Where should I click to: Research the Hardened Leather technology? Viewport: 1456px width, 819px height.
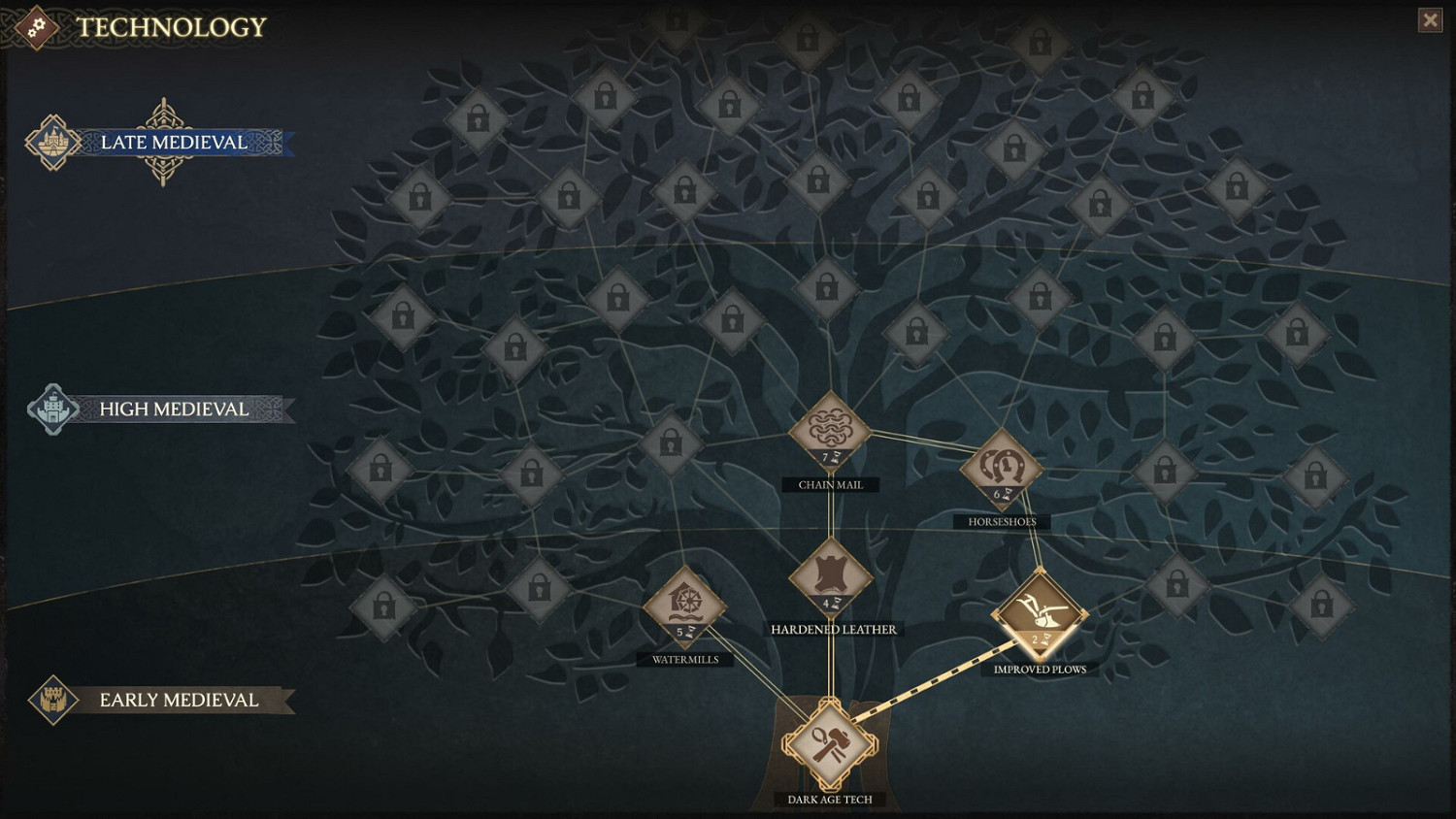point(830,577)
